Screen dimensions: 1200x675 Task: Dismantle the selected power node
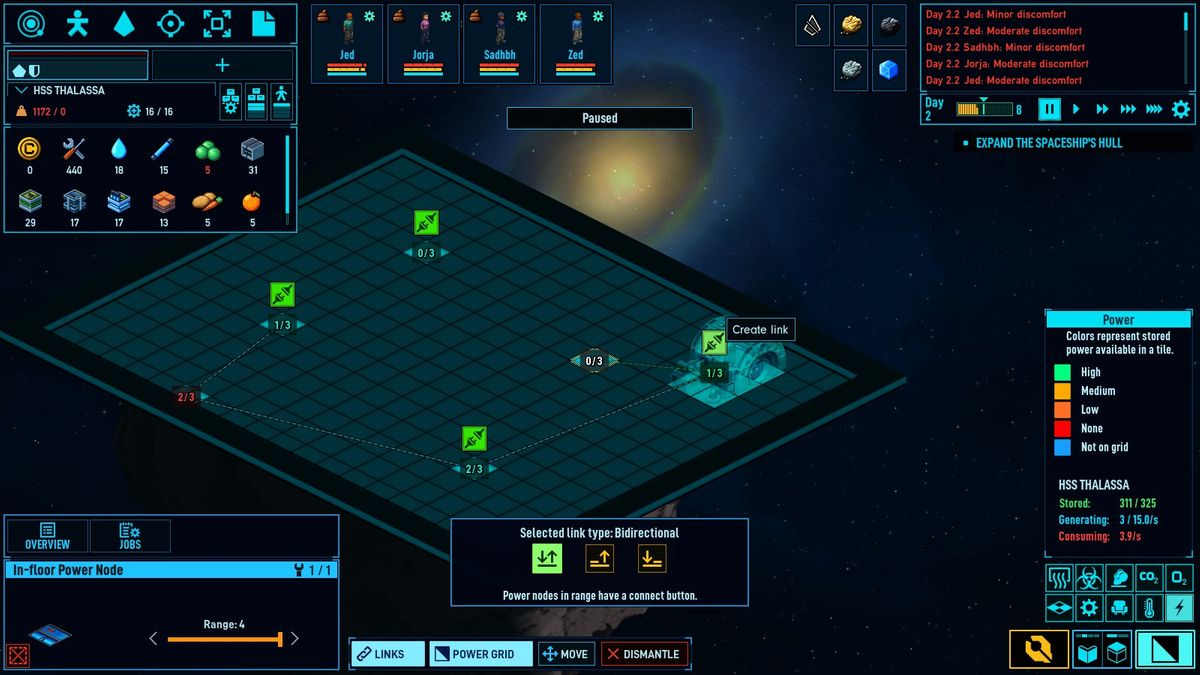click(x=645, y=654)
